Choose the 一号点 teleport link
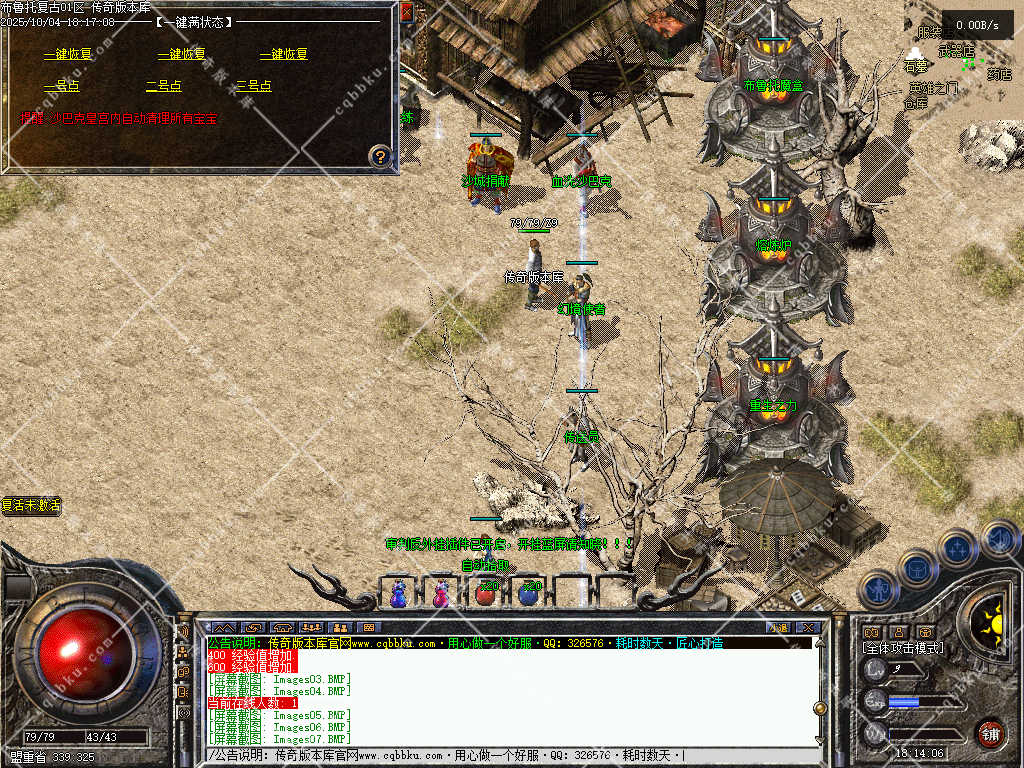 (61, 86)
